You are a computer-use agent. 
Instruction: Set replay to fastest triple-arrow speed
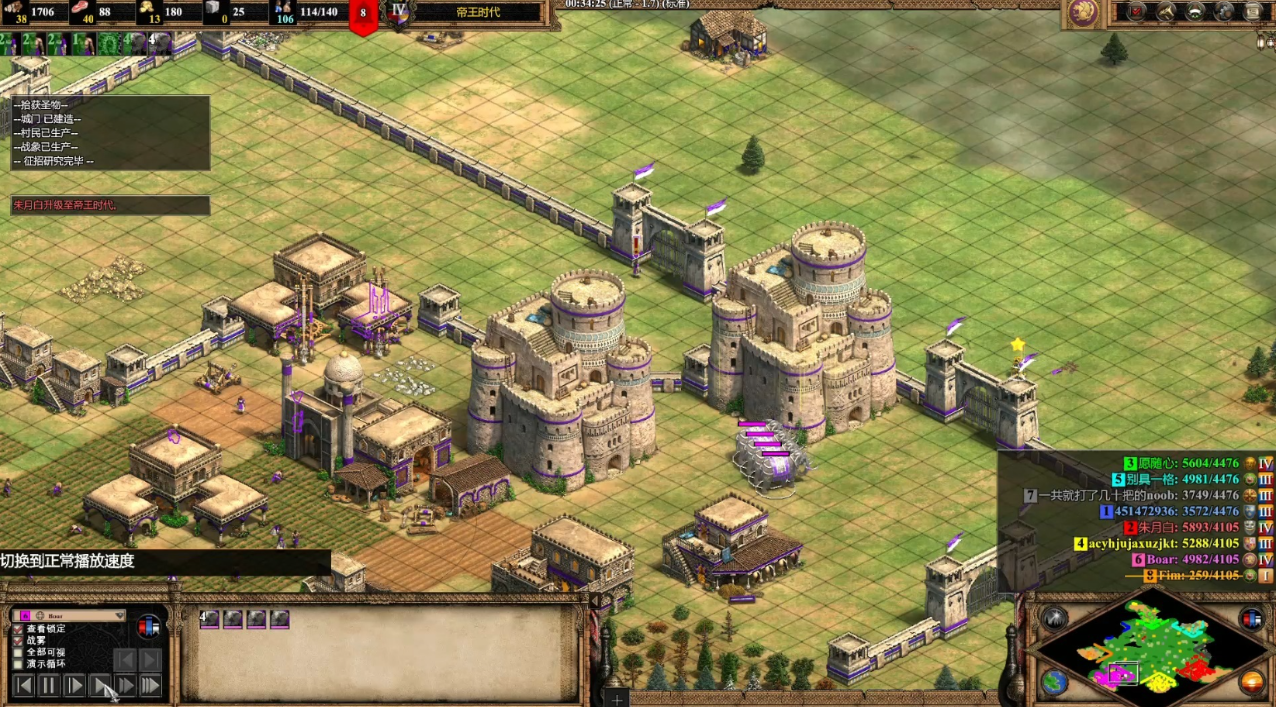tap(150, 685)
